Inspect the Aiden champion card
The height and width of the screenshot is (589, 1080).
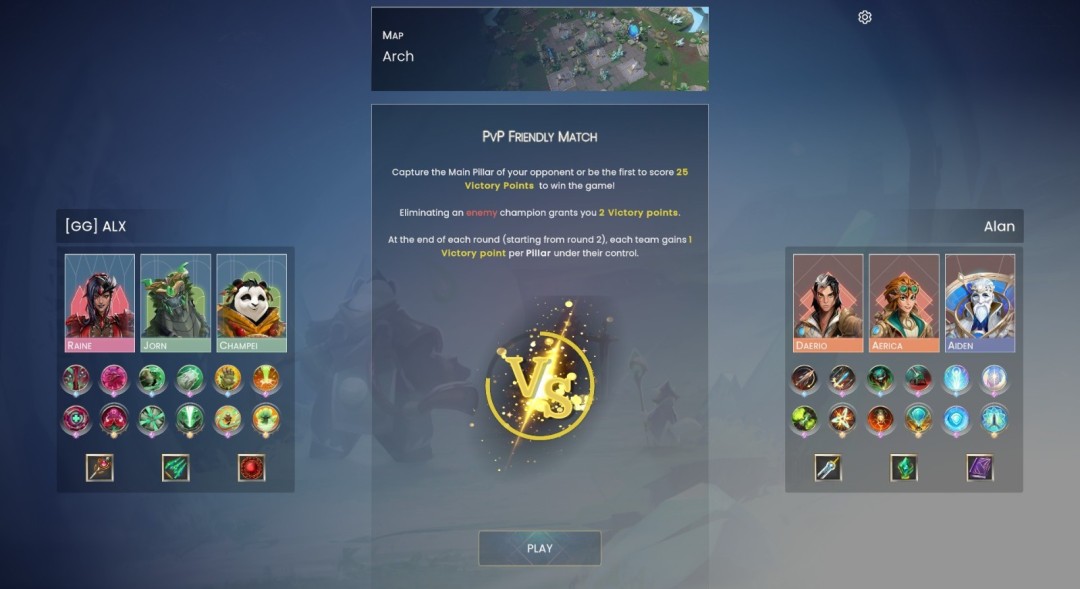point(980,302)
